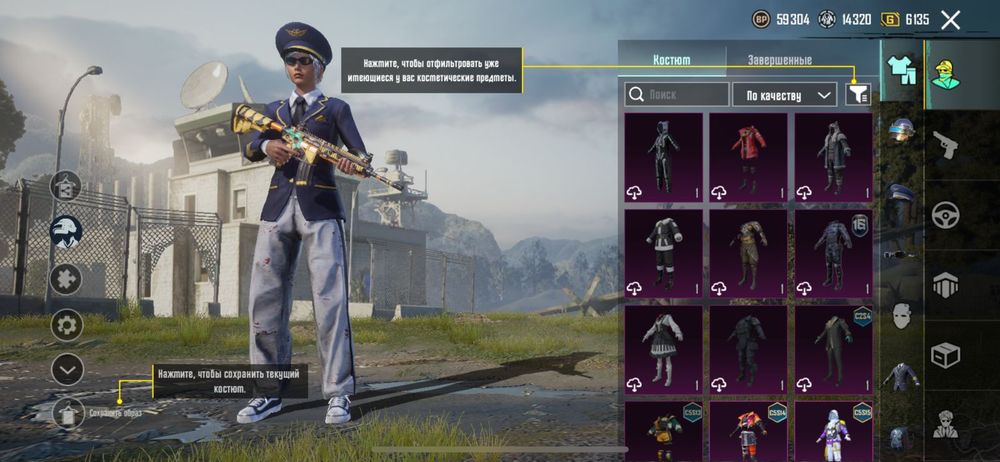Expand the down-arrow chevron button

click(67, 370)
